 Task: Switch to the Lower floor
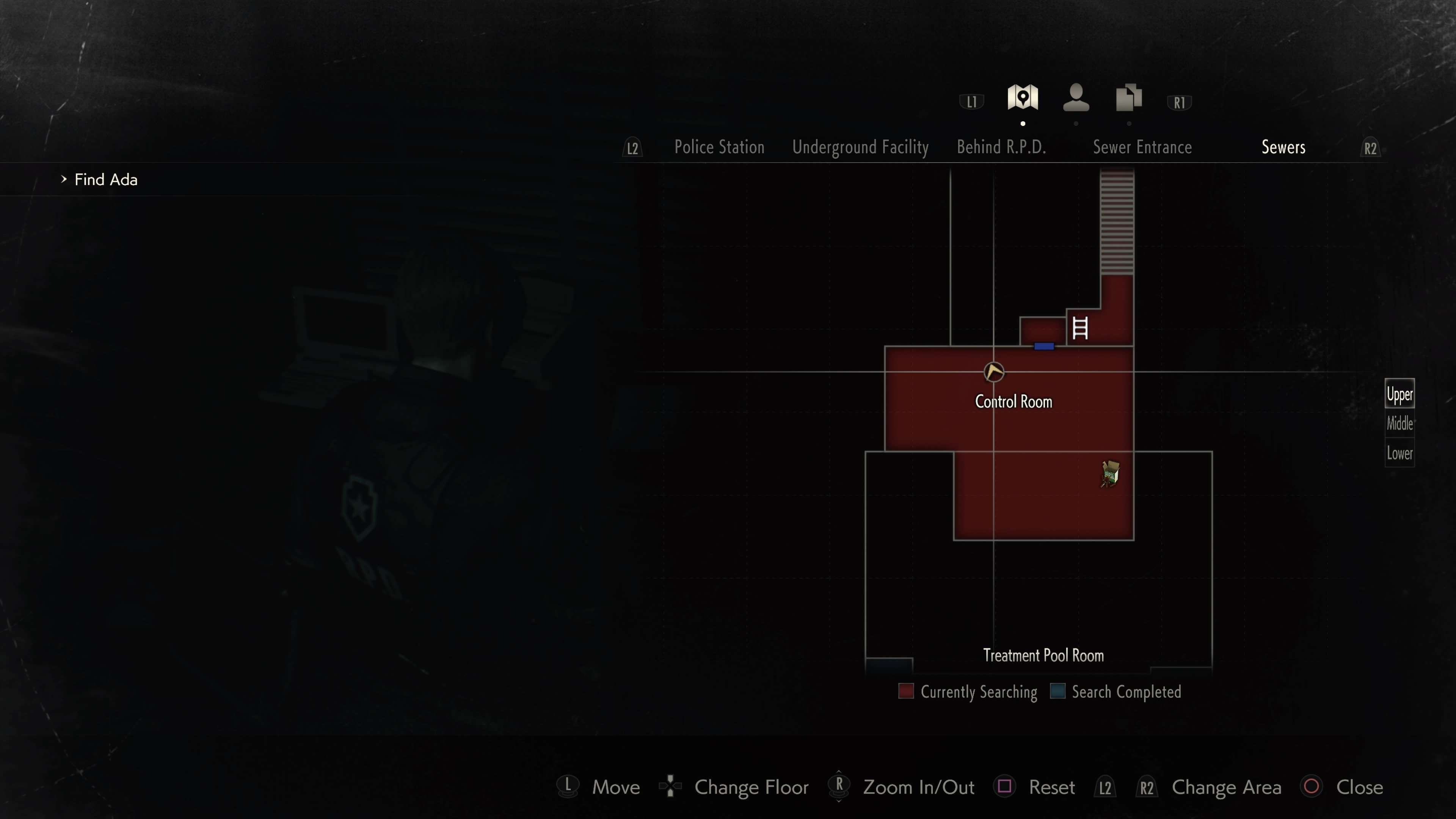click(1400, 453)
